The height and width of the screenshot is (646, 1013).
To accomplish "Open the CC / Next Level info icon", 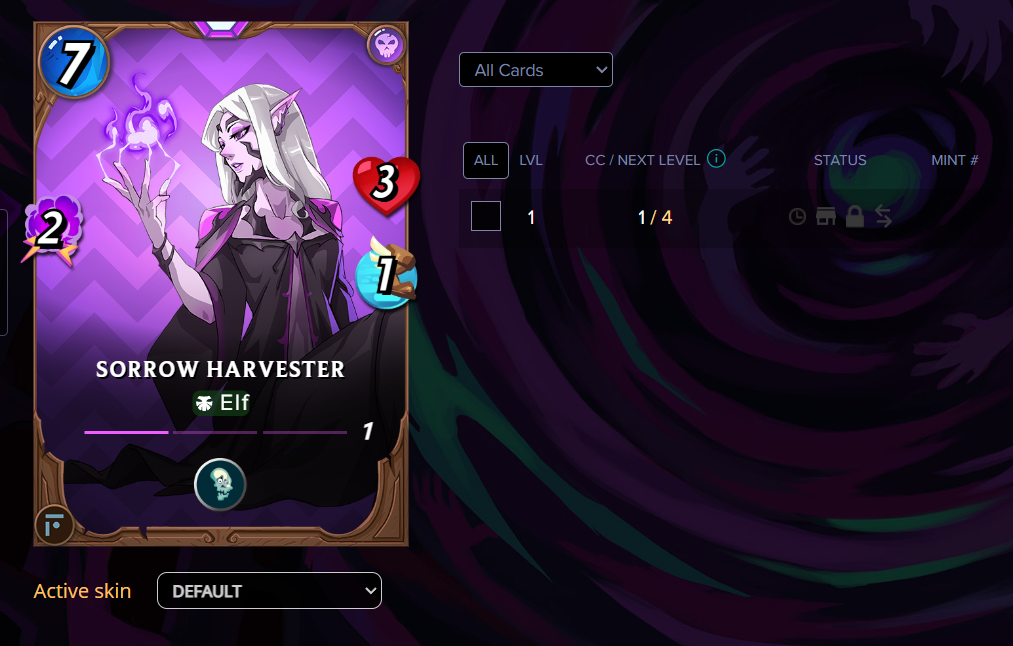I will pos(716,159).
